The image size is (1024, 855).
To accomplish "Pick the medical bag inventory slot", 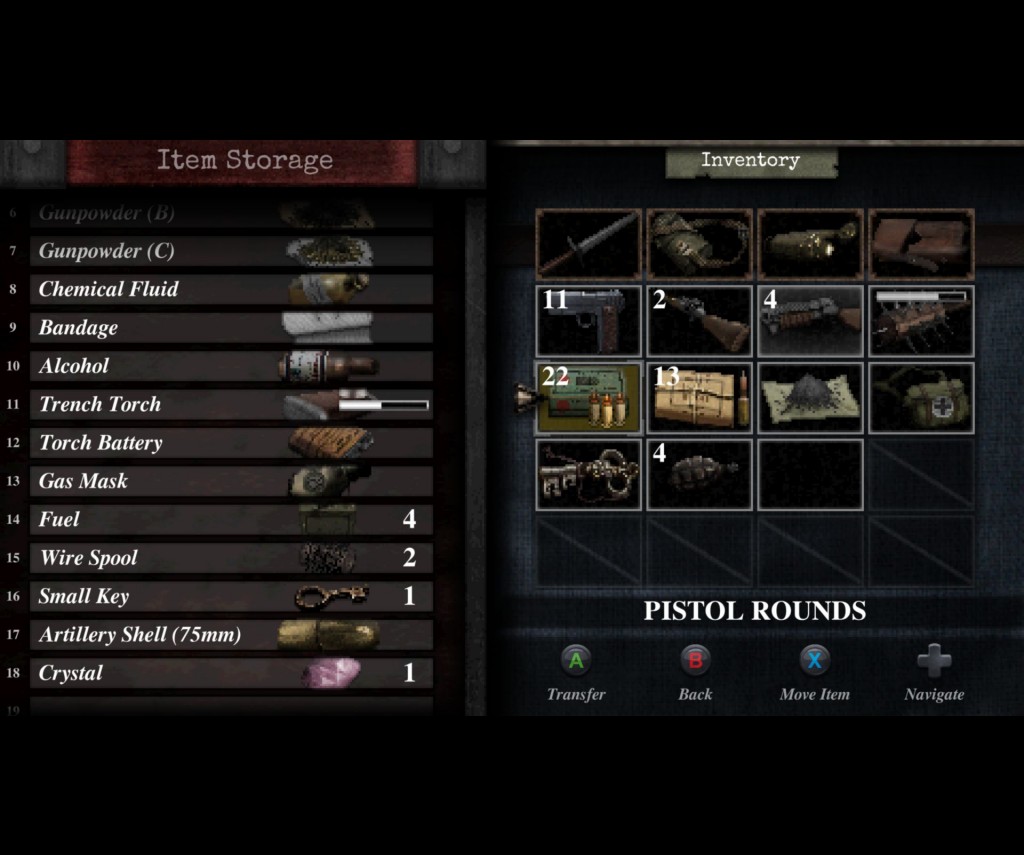I will (921, 398).
